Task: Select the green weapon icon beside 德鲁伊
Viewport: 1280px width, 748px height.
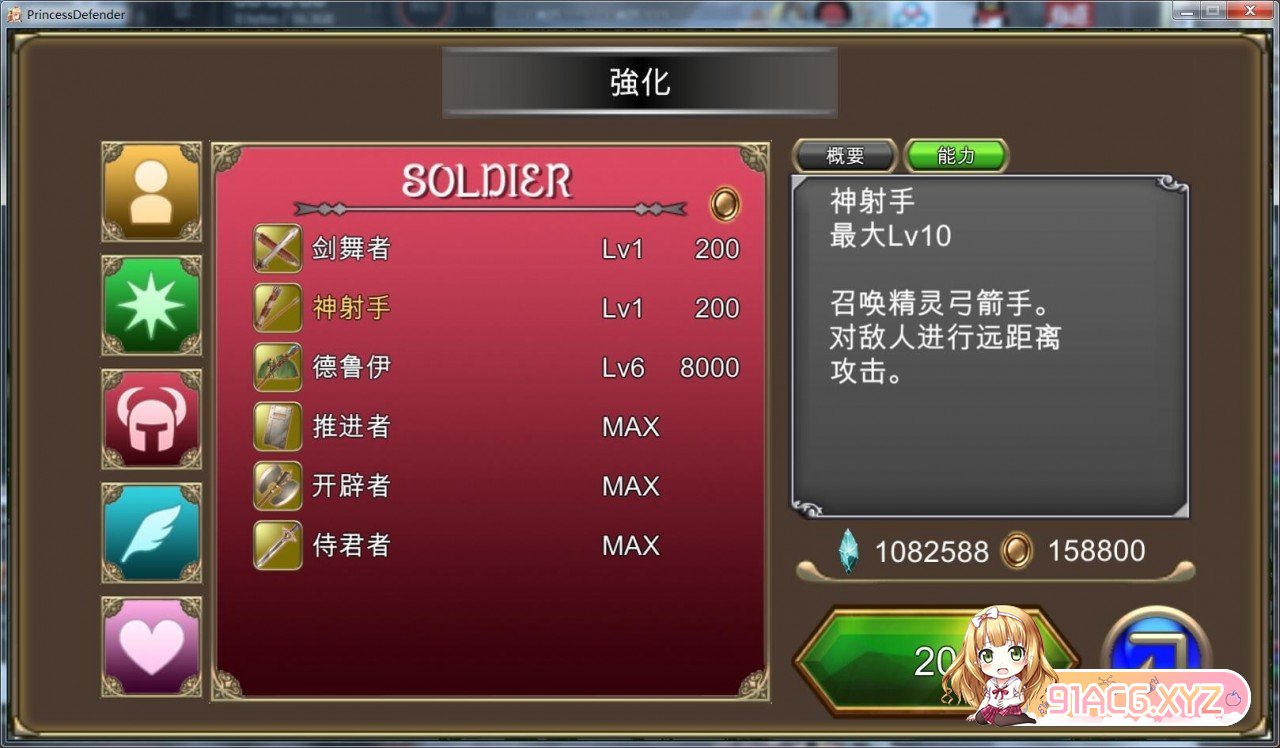Action: tap(277, 367)
